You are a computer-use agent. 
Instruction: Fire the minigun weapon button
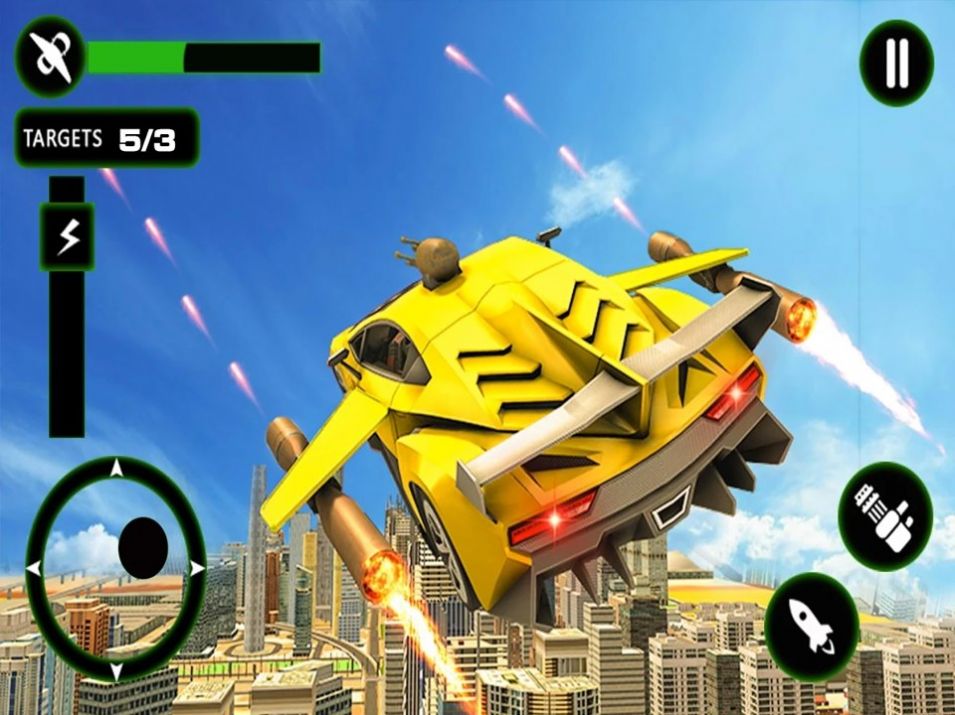pos(884,517)
